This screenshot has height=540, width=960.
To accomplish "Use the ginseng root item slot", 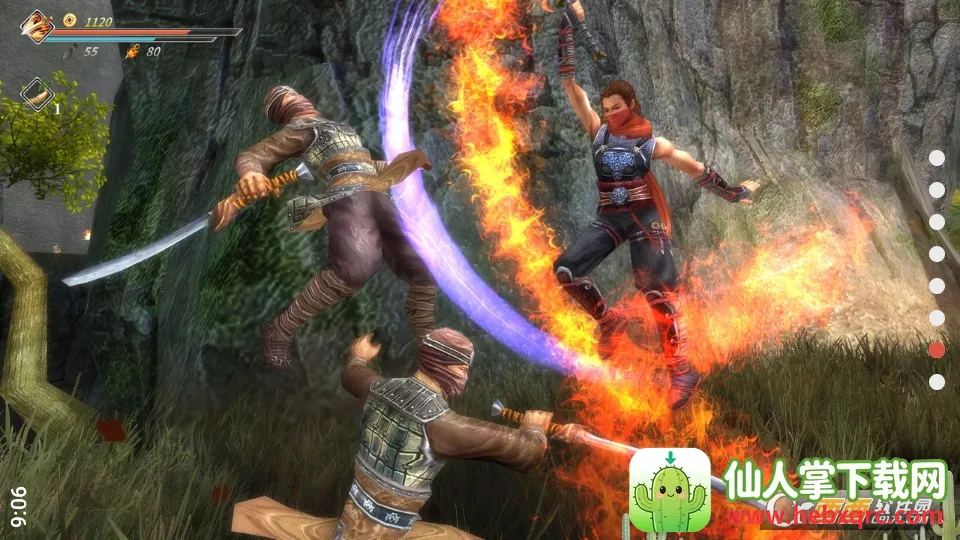I will tap(38, 94).
